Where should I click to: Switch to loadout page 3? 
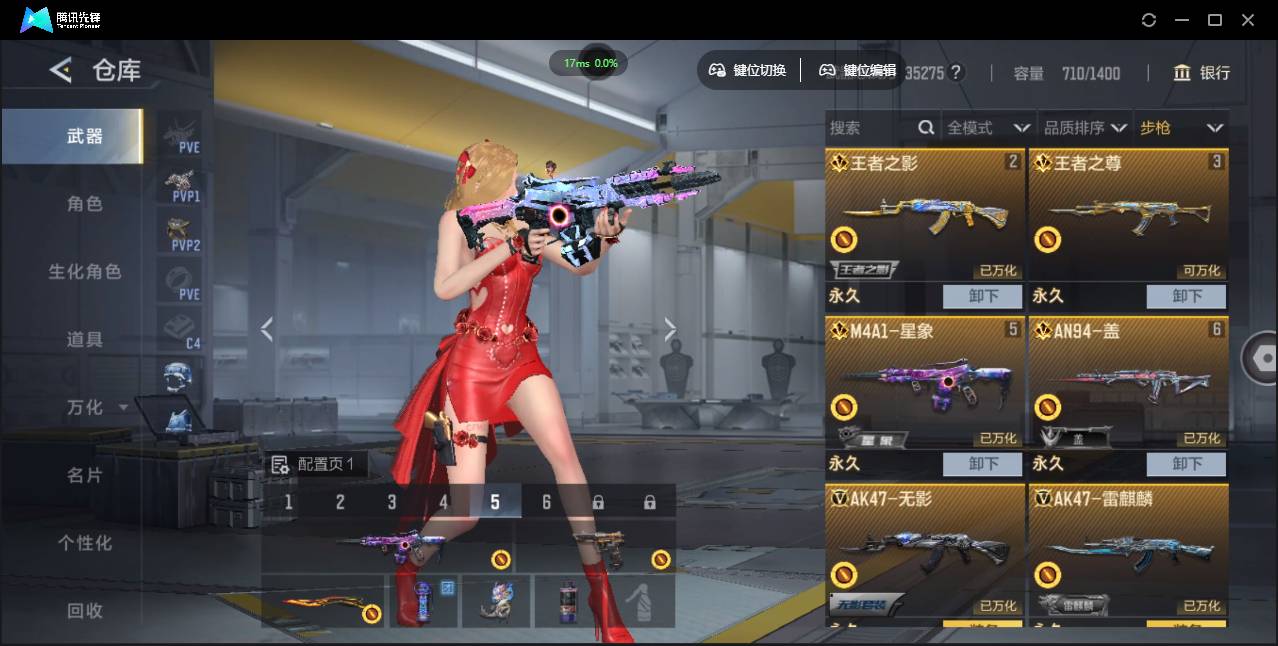392,502
